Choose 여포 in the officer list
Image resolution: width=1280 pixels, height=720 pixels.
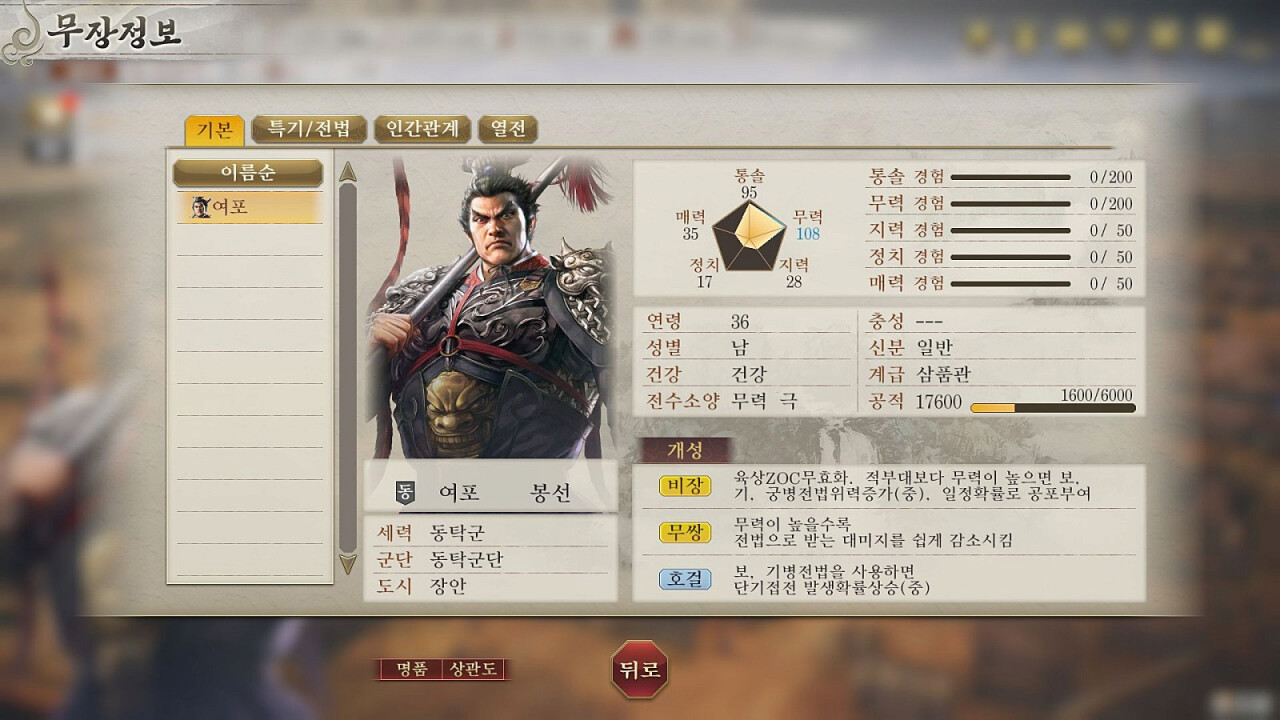point(248,207)
